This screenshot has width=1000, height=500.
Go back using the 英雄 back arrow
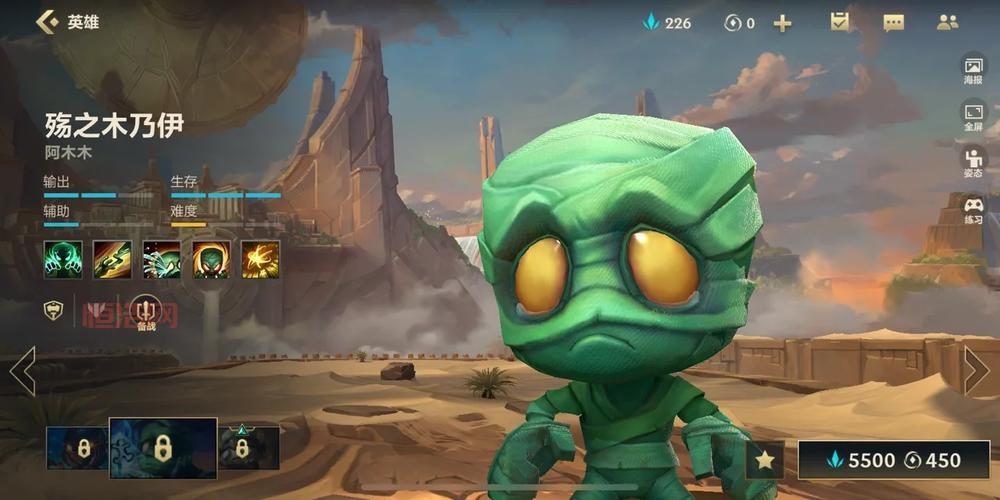click(45, 22)
